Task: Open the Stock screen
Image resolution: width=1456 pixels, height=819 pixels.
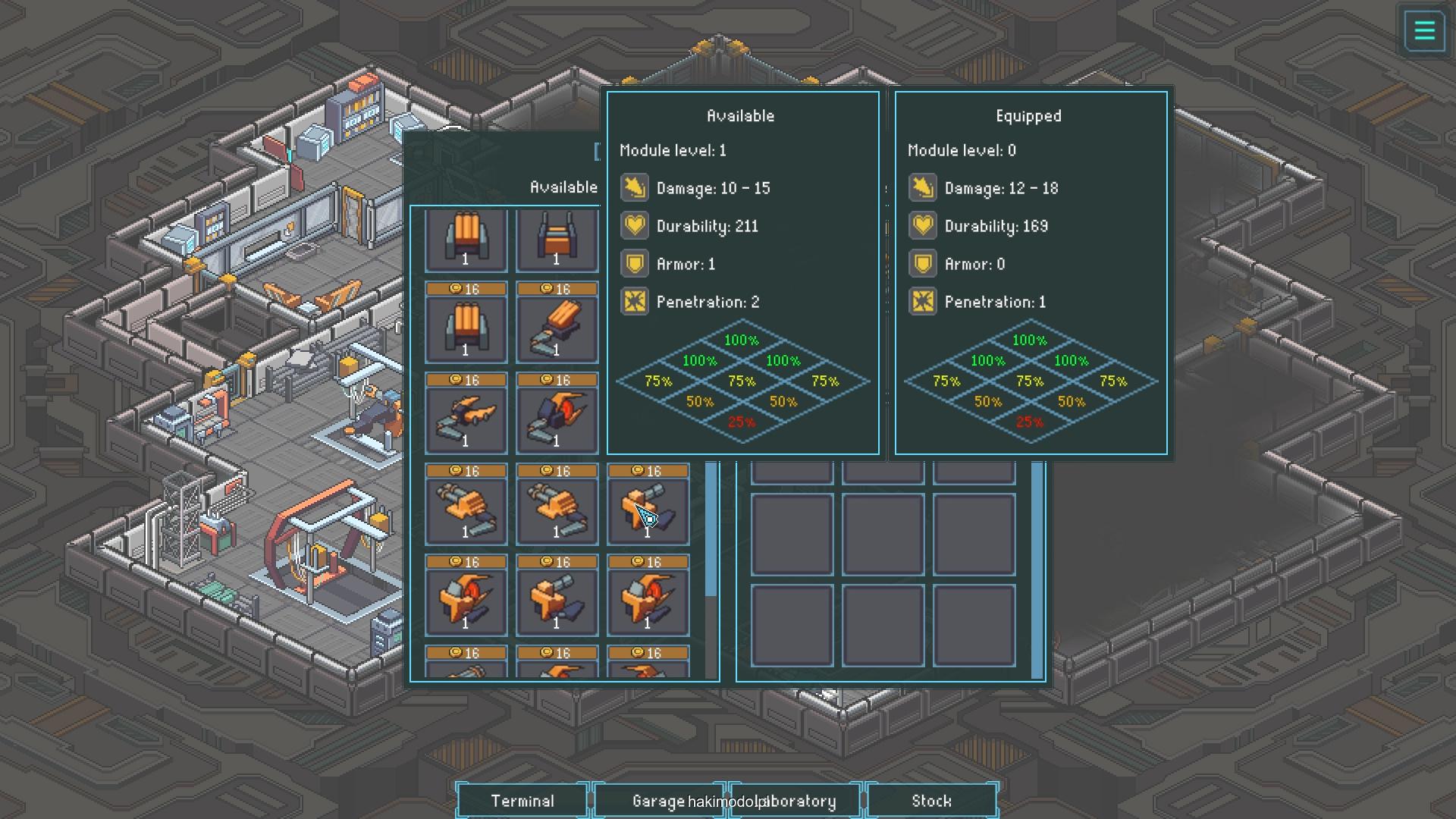Action: (x=931, y=801)
